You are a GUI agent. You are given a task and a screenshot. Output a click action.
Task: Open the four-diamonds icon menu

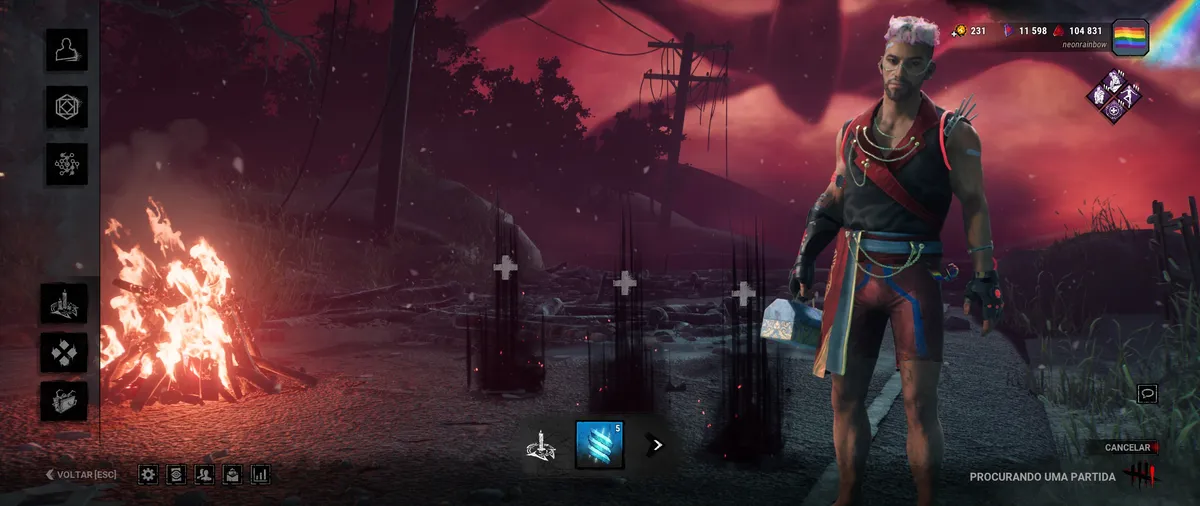[x=64, y=352]
